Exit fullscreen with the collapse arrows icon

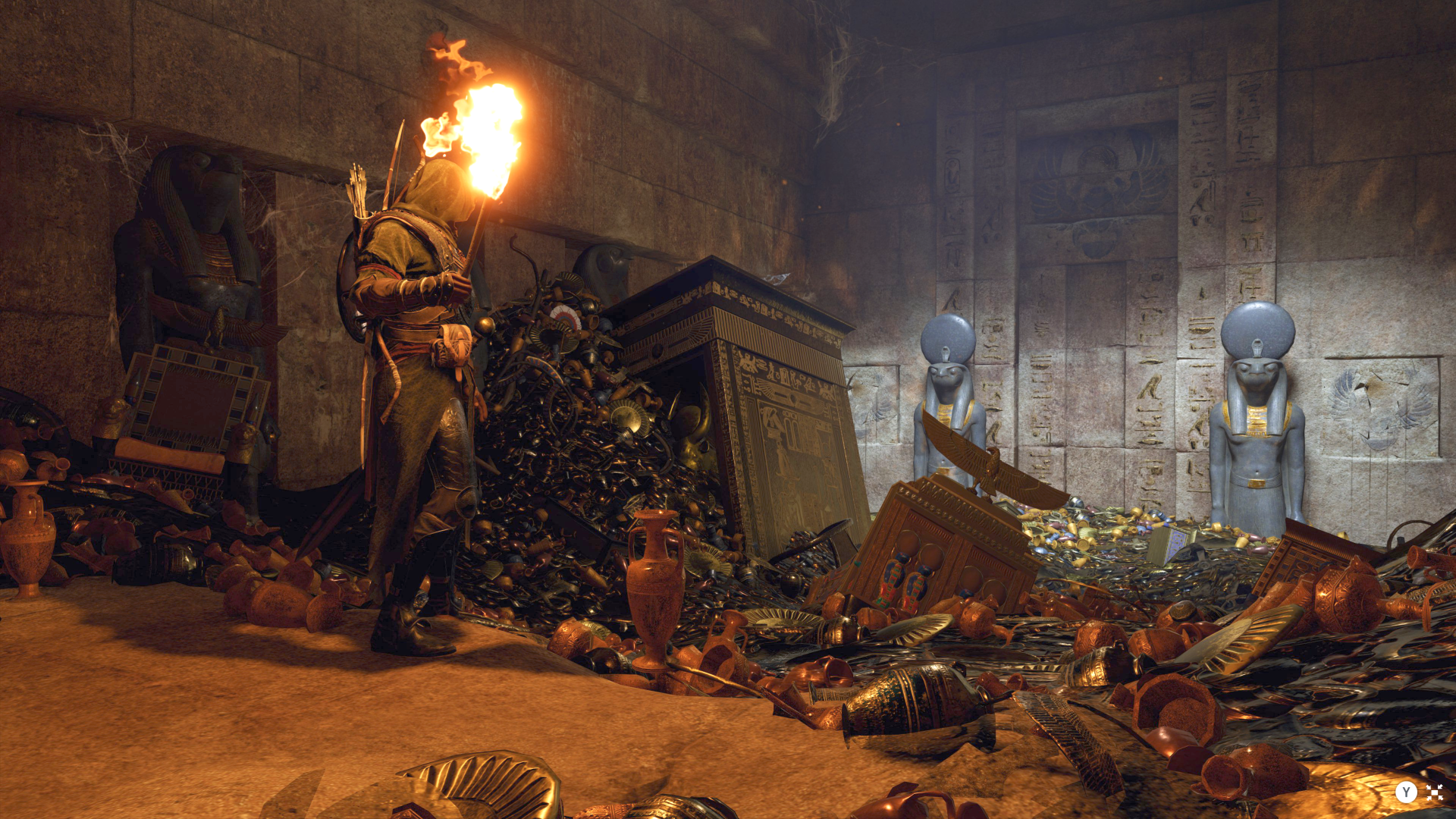[x=1434, y=792]
